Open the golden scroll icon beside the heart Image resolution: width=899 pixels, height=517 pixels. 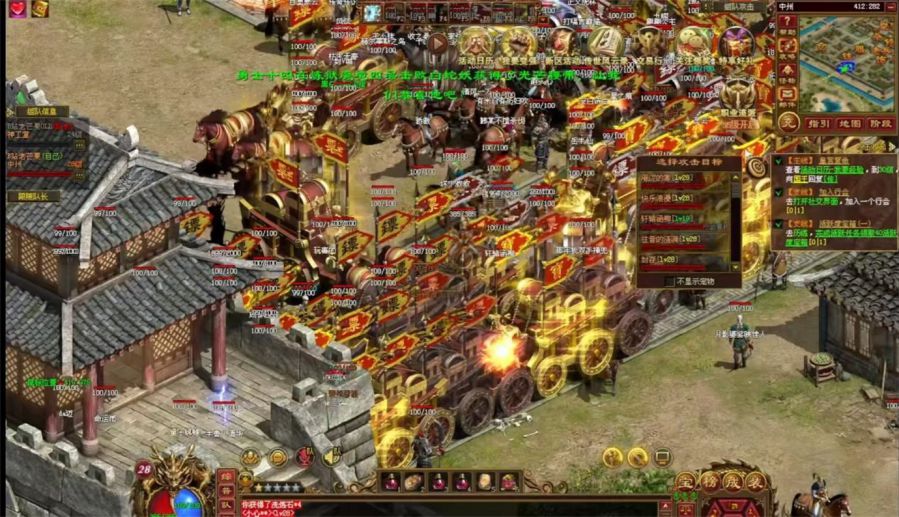coord(40,9)
